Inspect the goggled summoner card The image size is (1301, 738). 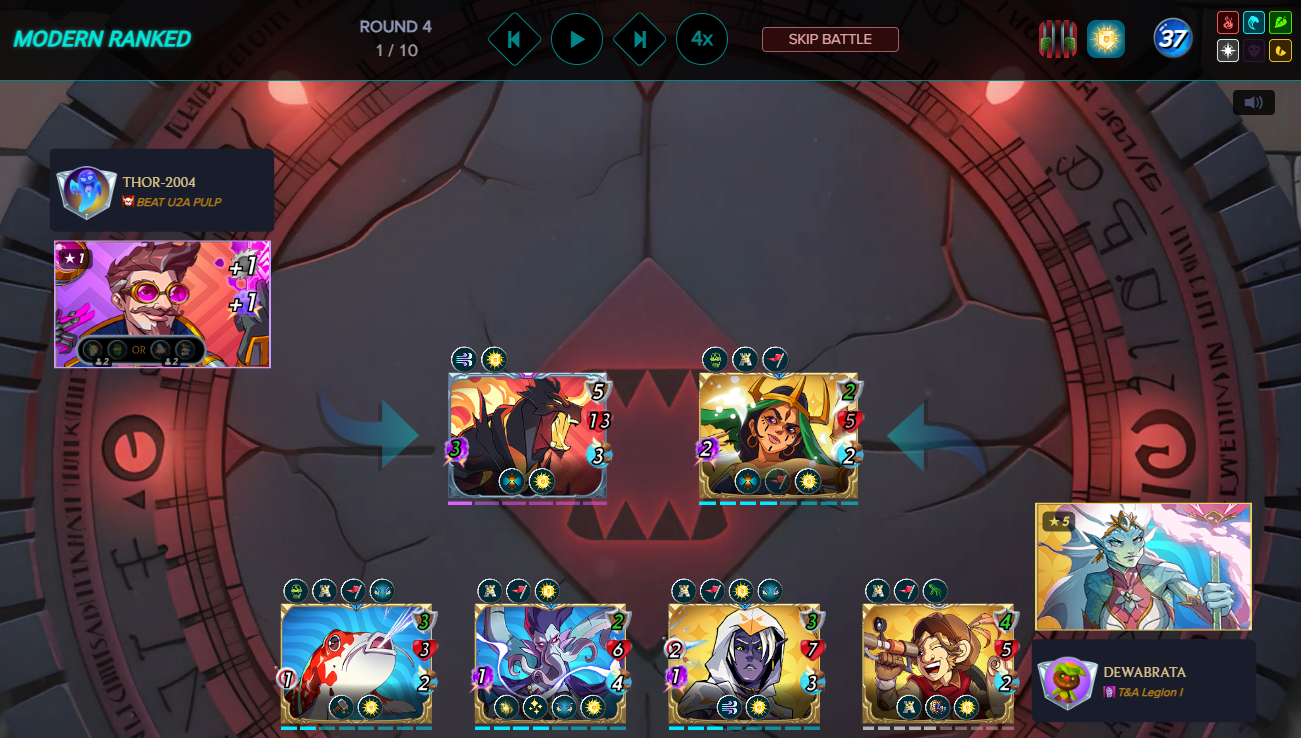[x=162, y=304]
